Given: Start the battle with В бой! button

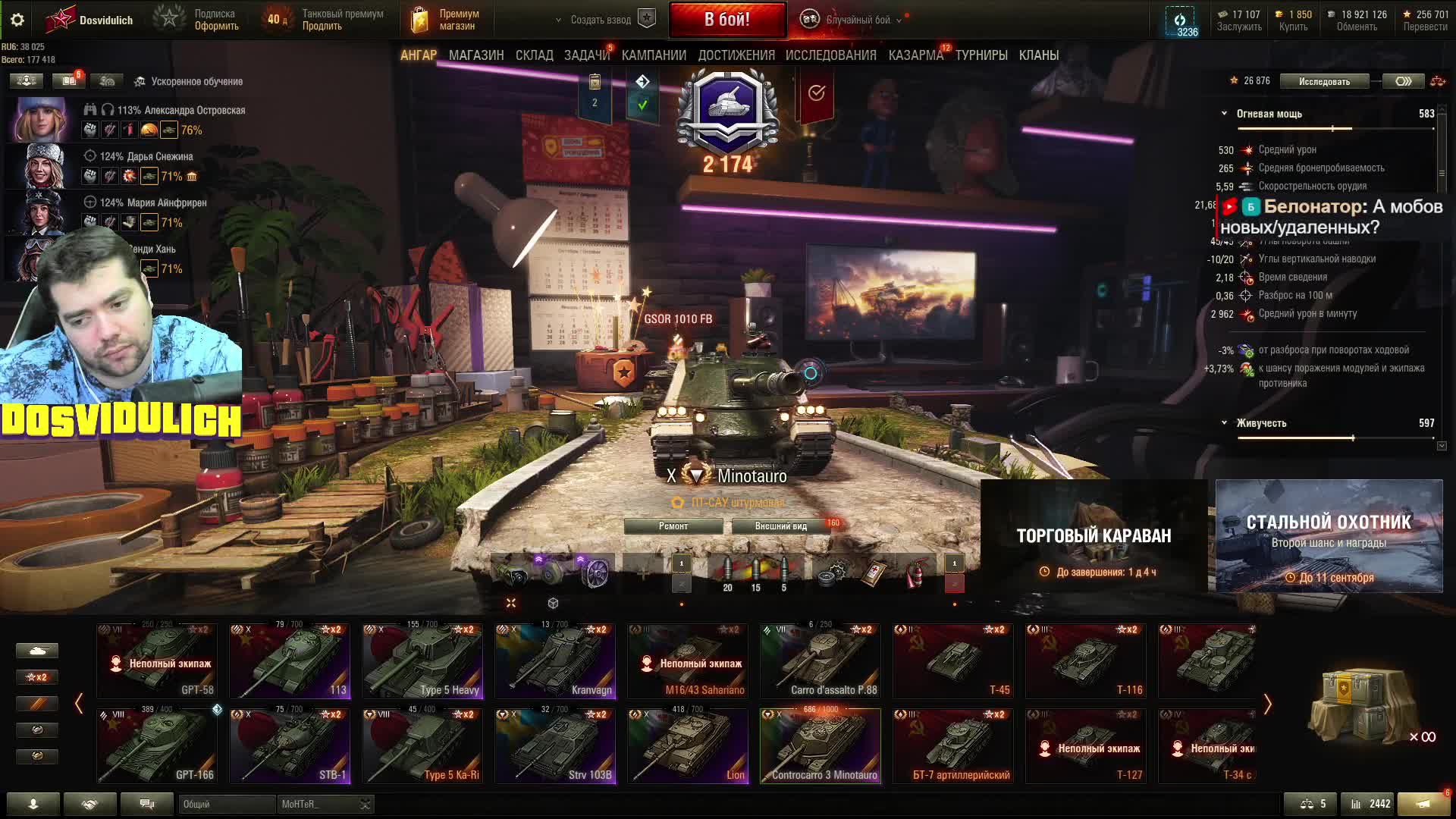Looking at the screenshot, I should click(726, 20).
